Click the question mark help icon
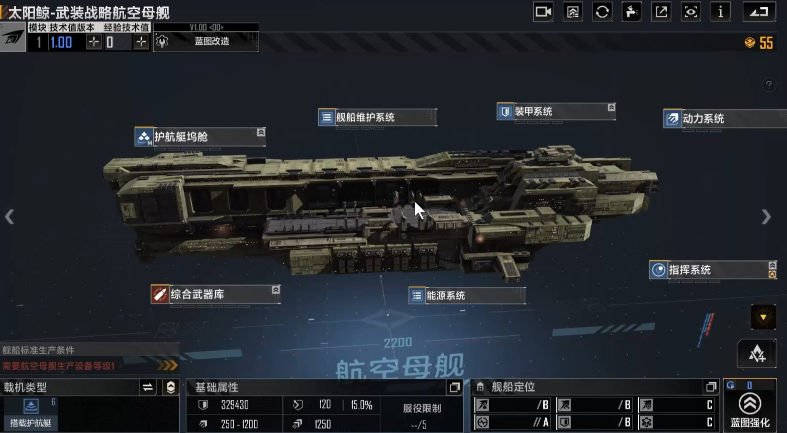The height and width of the screenshot is (433, 787). pos(769,85)
